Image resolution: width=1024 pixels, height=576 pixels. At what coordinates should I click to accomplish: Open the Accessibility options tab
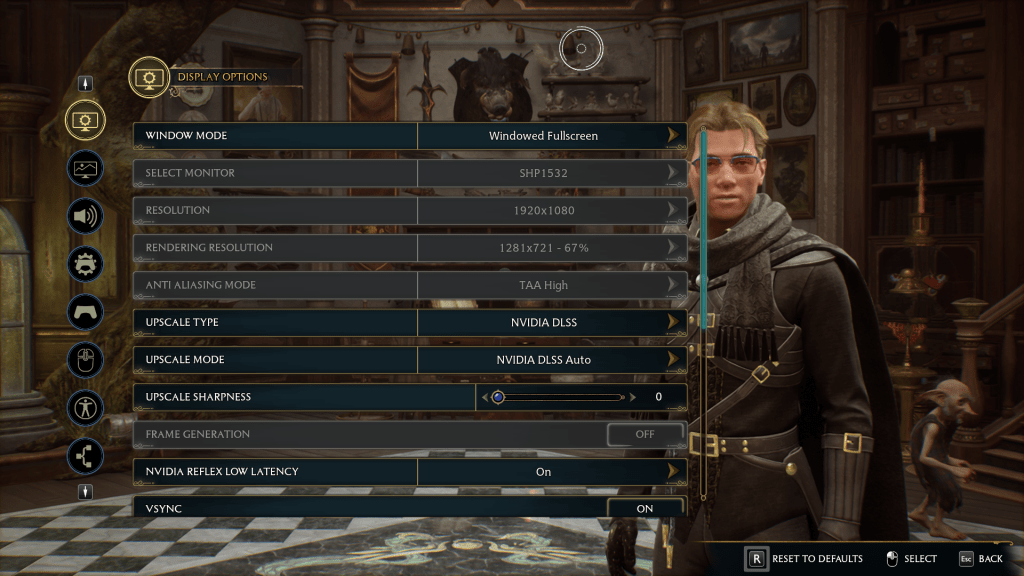coord(85,408)
